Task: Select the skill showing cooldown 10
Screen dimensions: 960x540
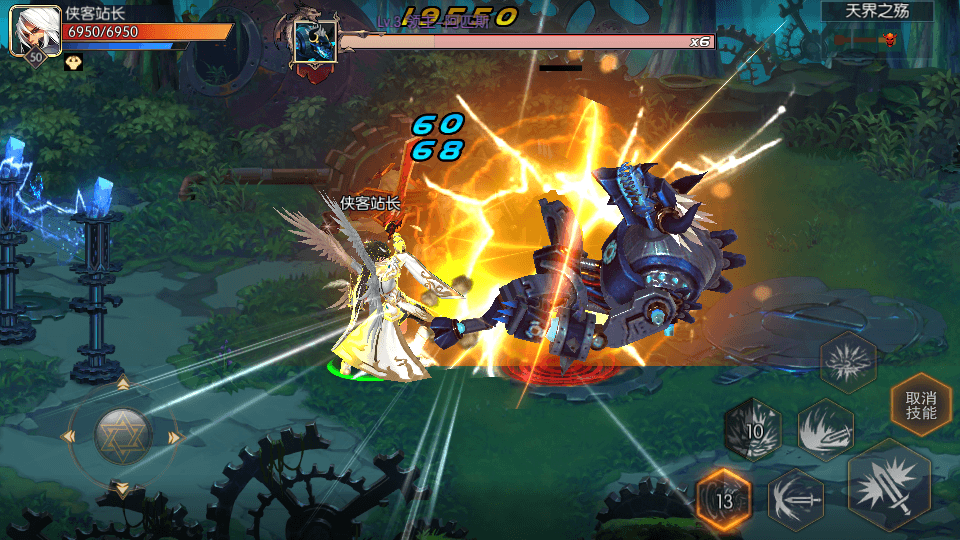Action: (x=754, y=430)
